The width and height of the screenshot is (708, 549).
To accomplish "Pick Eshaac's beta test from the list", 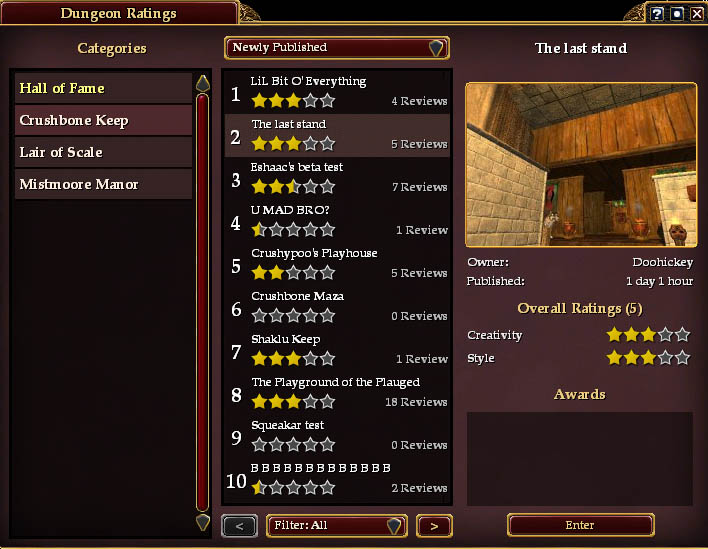I will point(337,178).
